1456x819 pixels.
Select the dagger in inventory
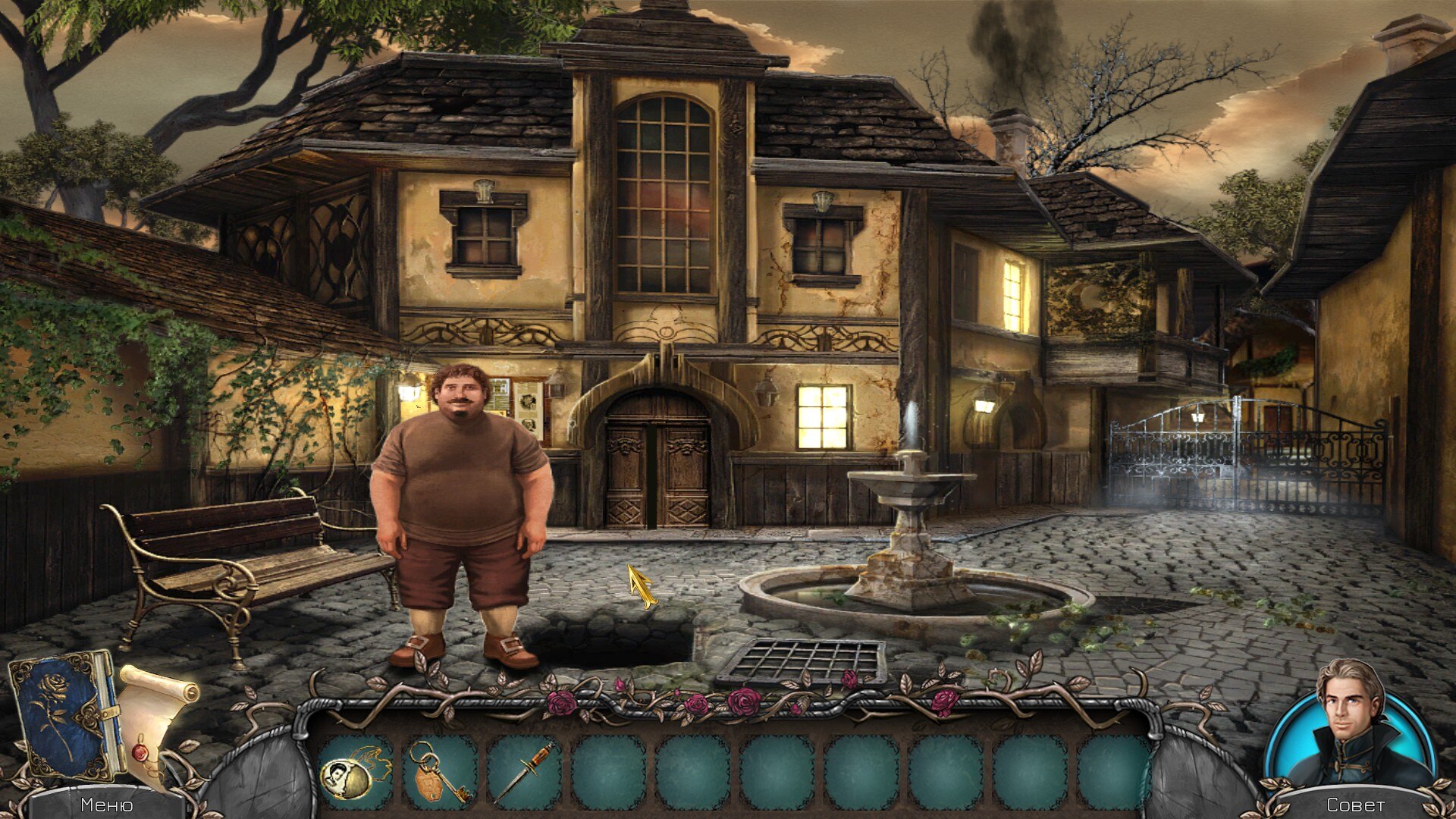523,772
